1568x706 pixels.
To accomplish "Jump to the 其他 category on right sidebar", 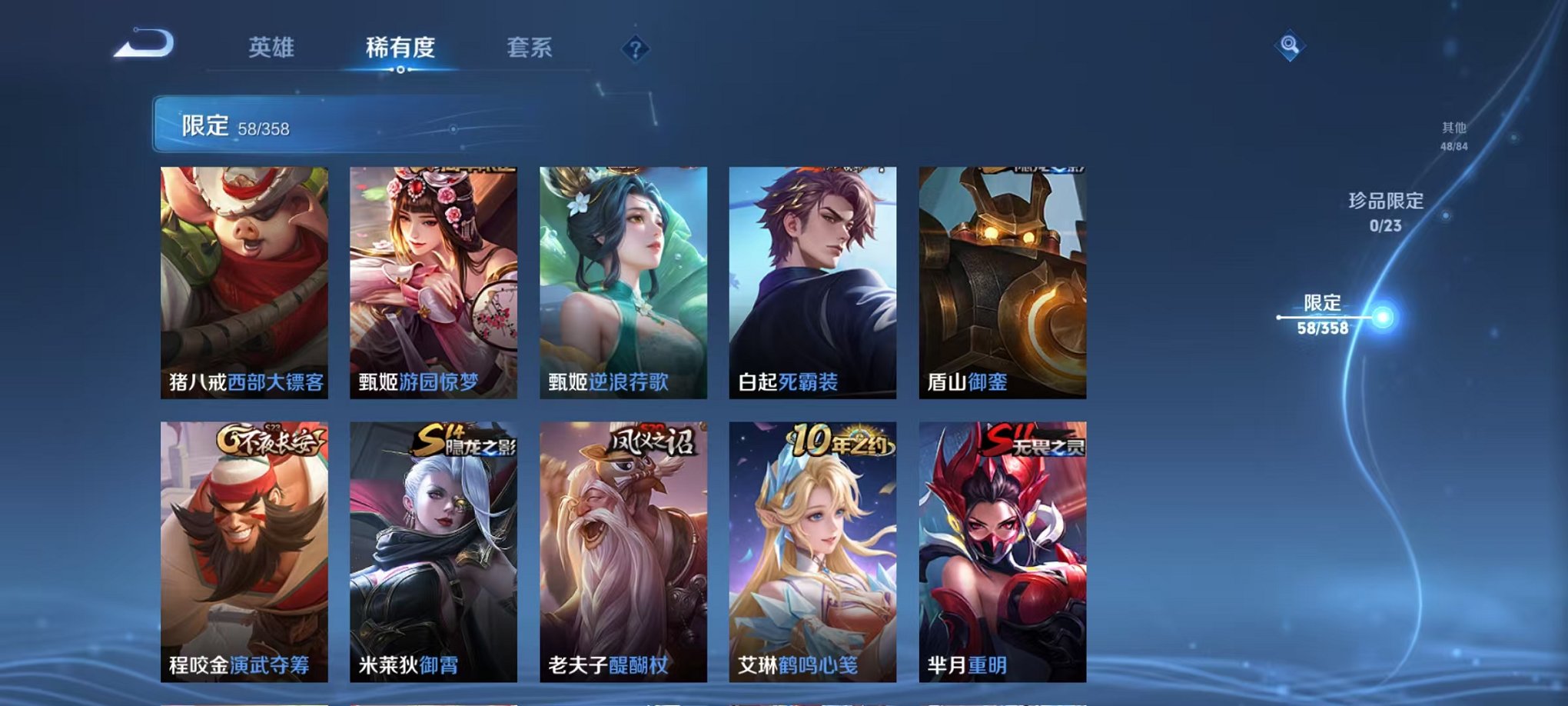I will tap(1453, 137).
